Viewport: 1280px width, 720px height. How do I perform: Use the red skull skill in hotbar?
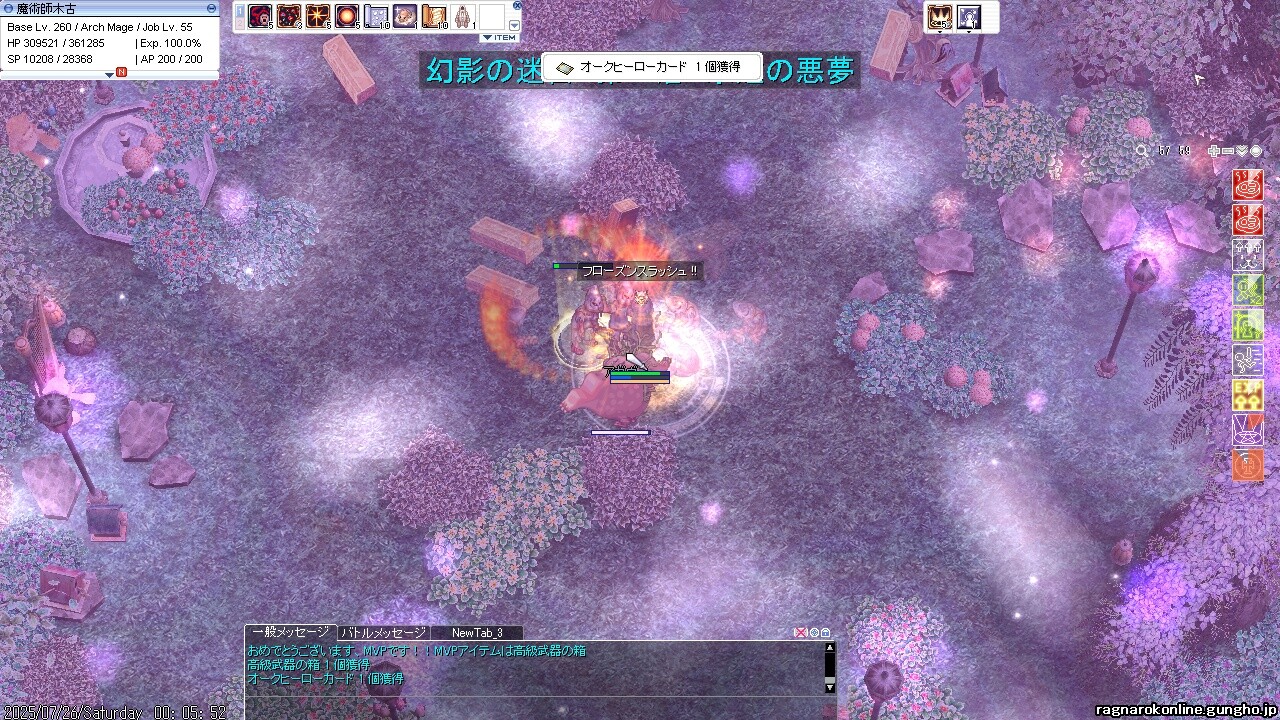click(261, 16)
